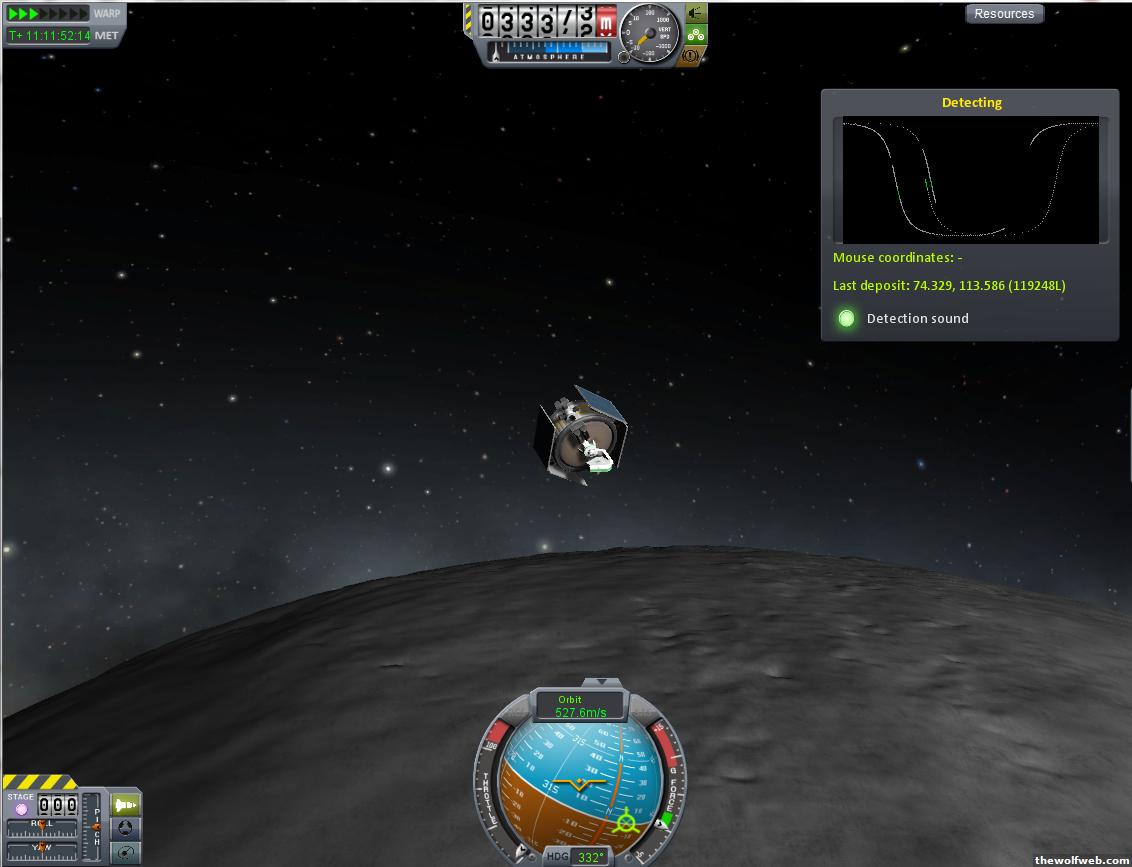Toggle the SAS three-circle button
1132x867 pixels.
tap(696, 35)
